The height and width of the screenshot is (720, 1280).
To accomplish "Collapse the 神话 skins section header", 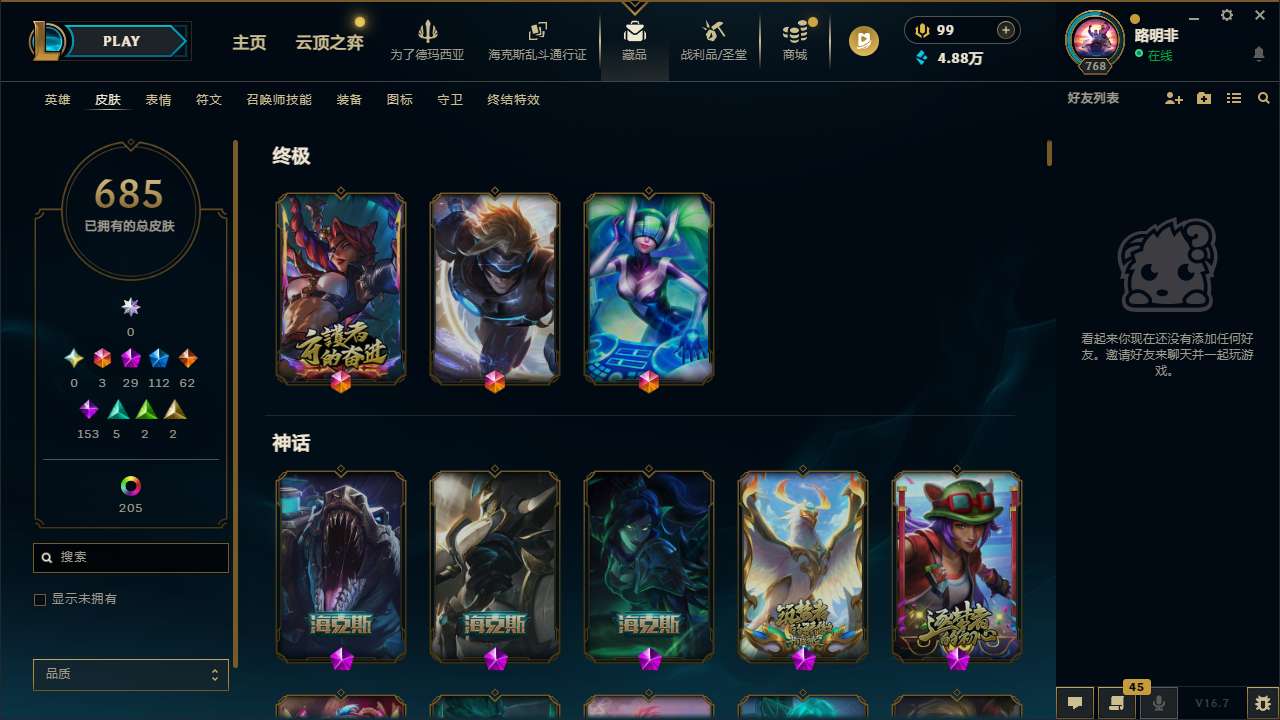I will coord(291,443).
